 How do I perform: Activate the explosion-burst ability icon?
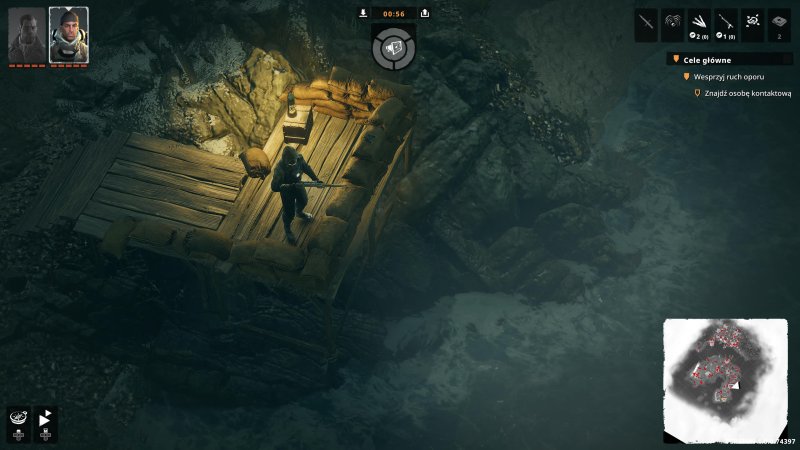coord(753,21)
